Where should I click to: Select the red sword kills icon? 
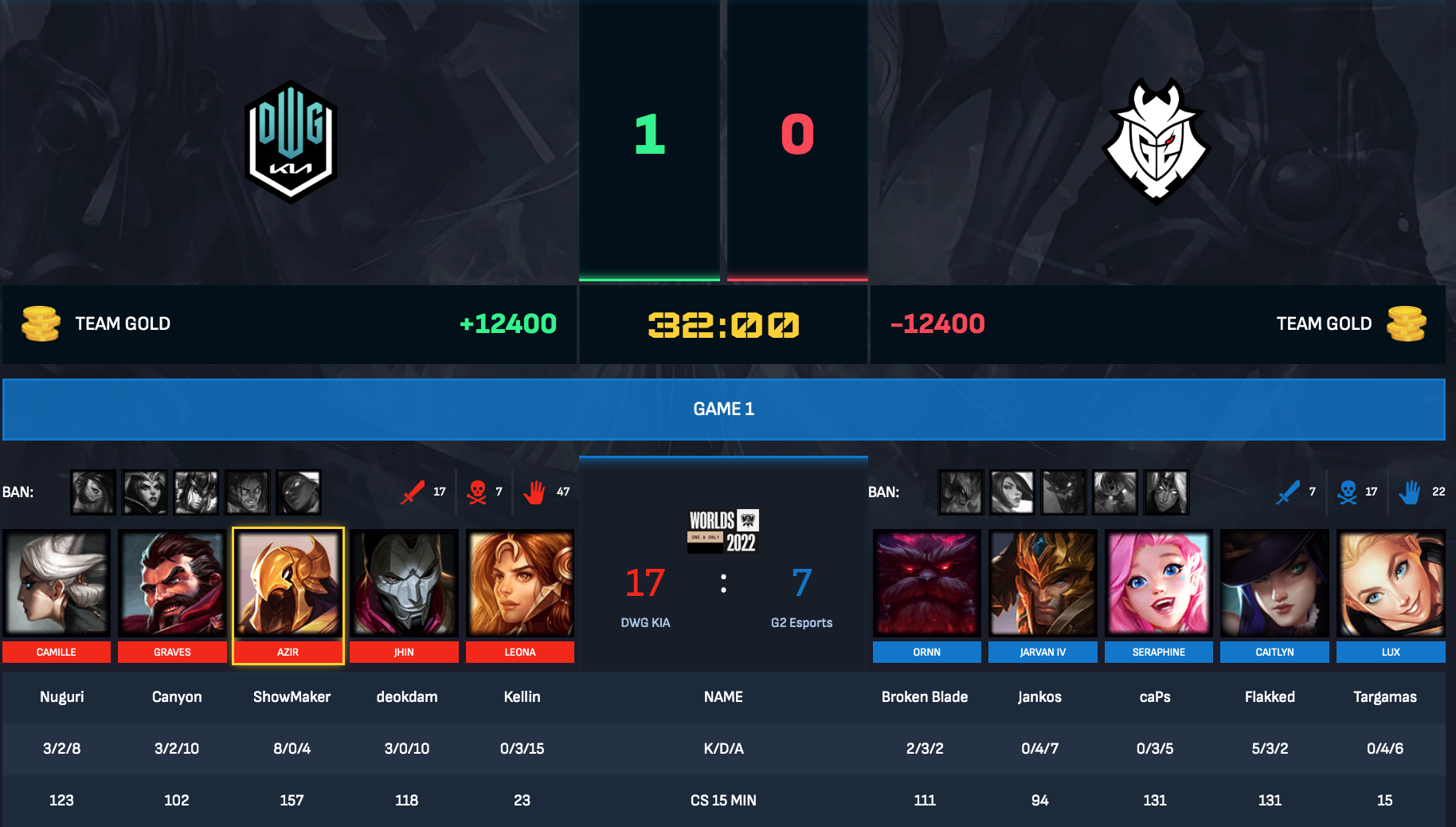(x=413, y=492)
